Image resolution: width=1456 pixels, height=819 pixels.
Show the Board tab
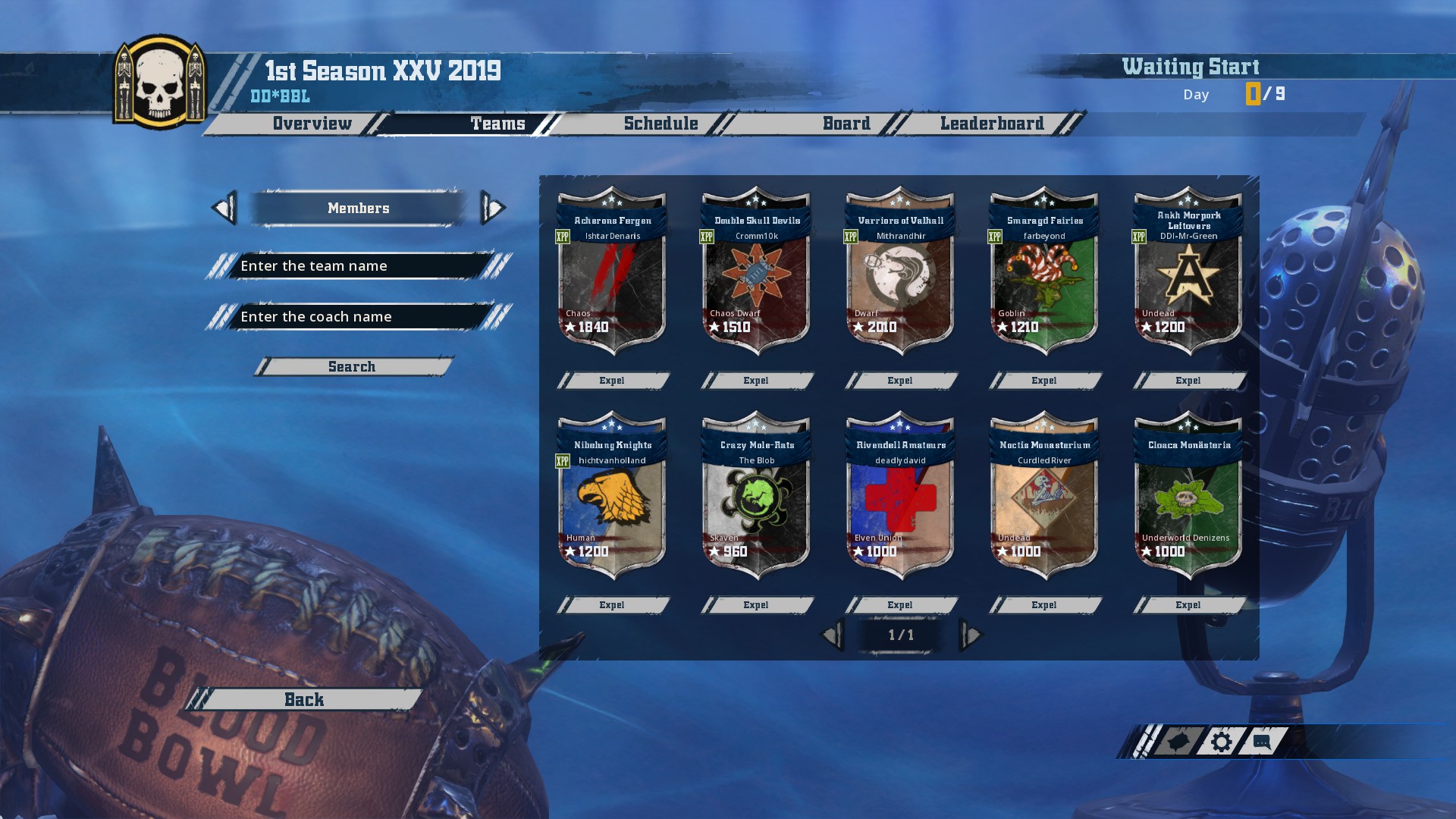pos(846,124)
